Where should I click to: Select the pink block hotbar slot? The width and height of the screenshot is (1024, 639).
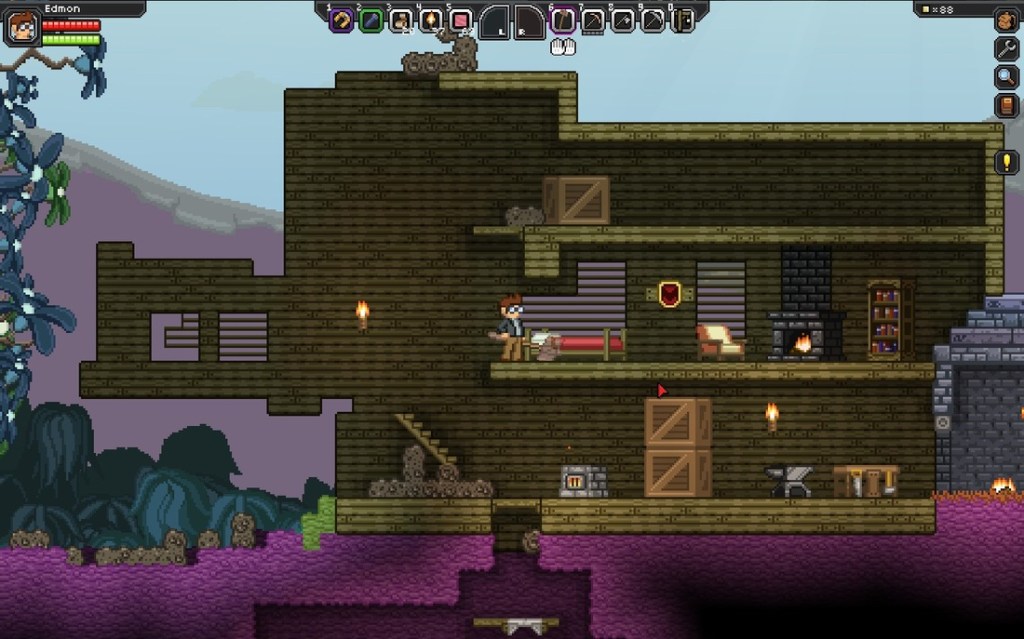click(x=460, y=20)
